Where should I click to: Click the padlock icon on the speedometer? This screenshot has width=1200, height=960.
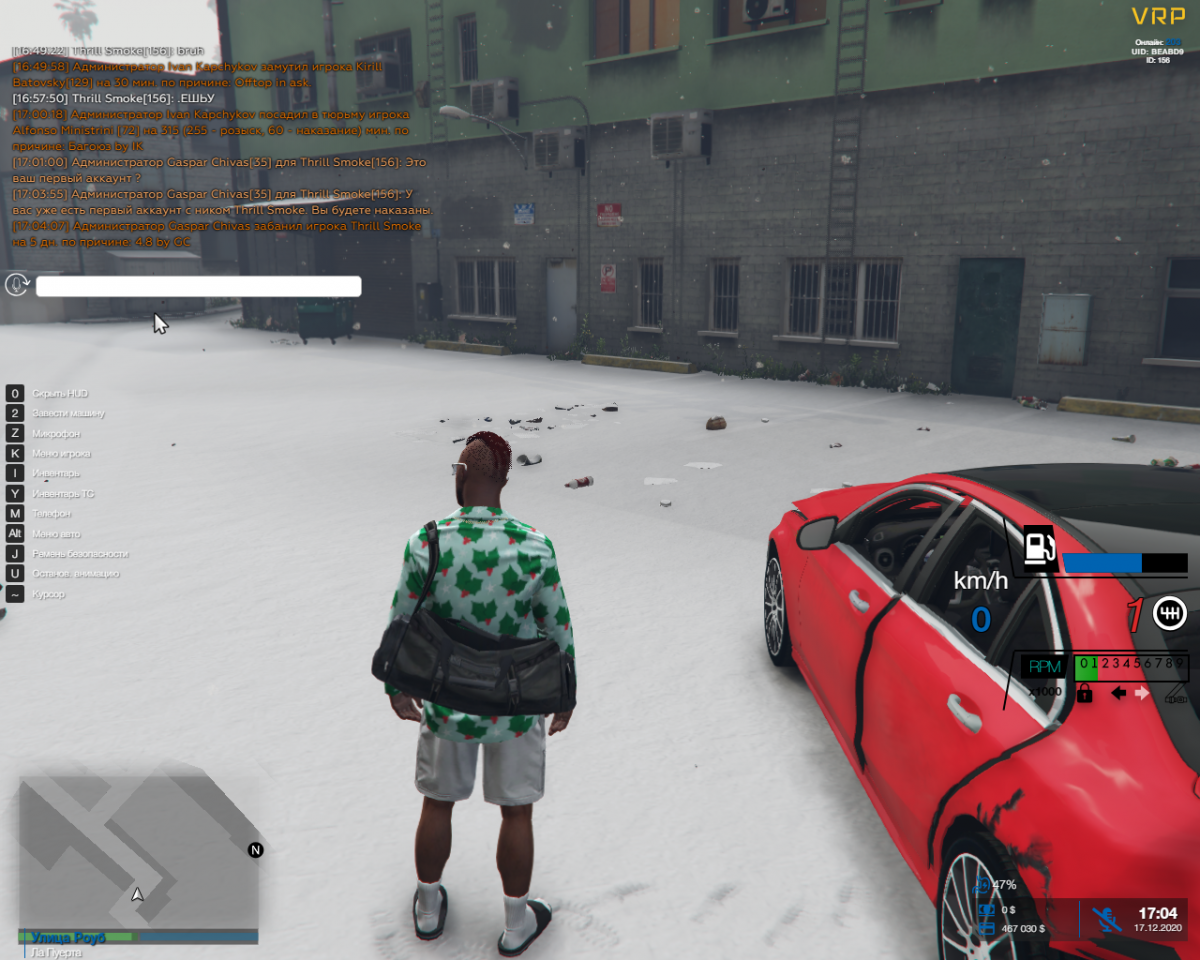(x=1084, y=692)
